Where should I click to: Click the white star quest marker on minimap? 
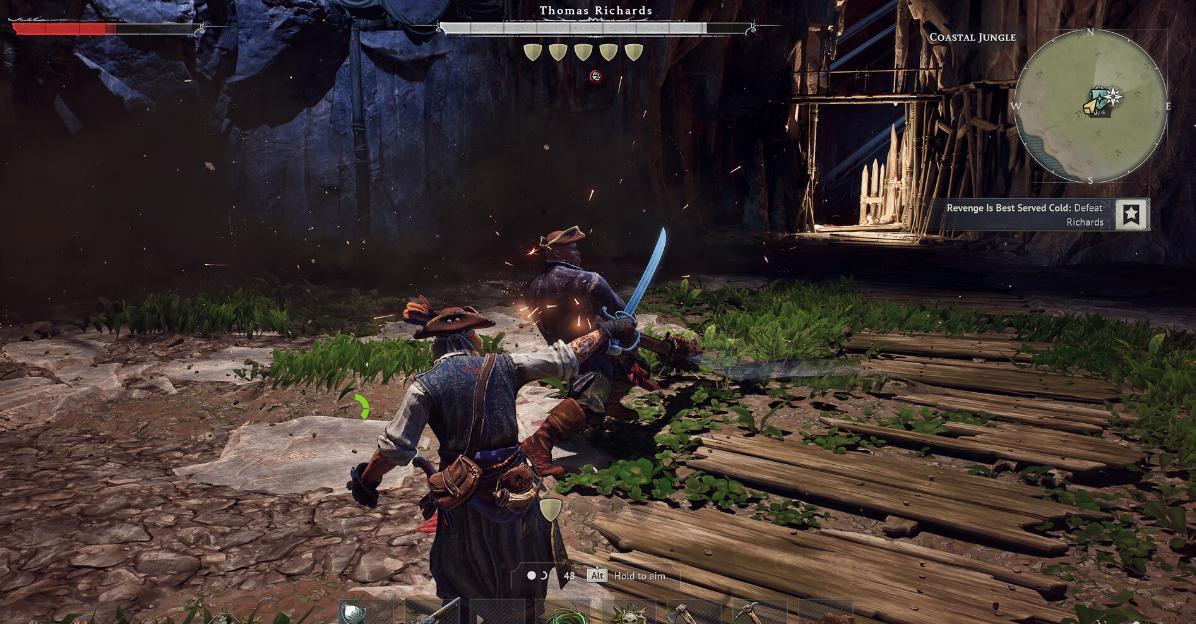coord(1112,96)
